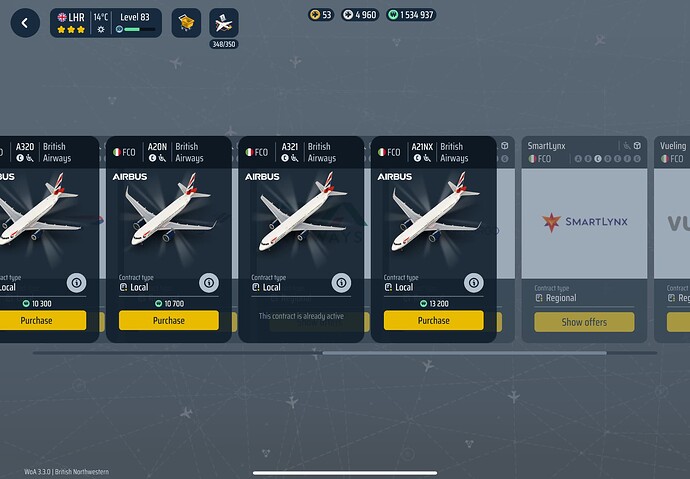The width and height of the screenshot is (690, 479).
Task: Tap the gold plane currency counter
Action: tap(321, 15)
